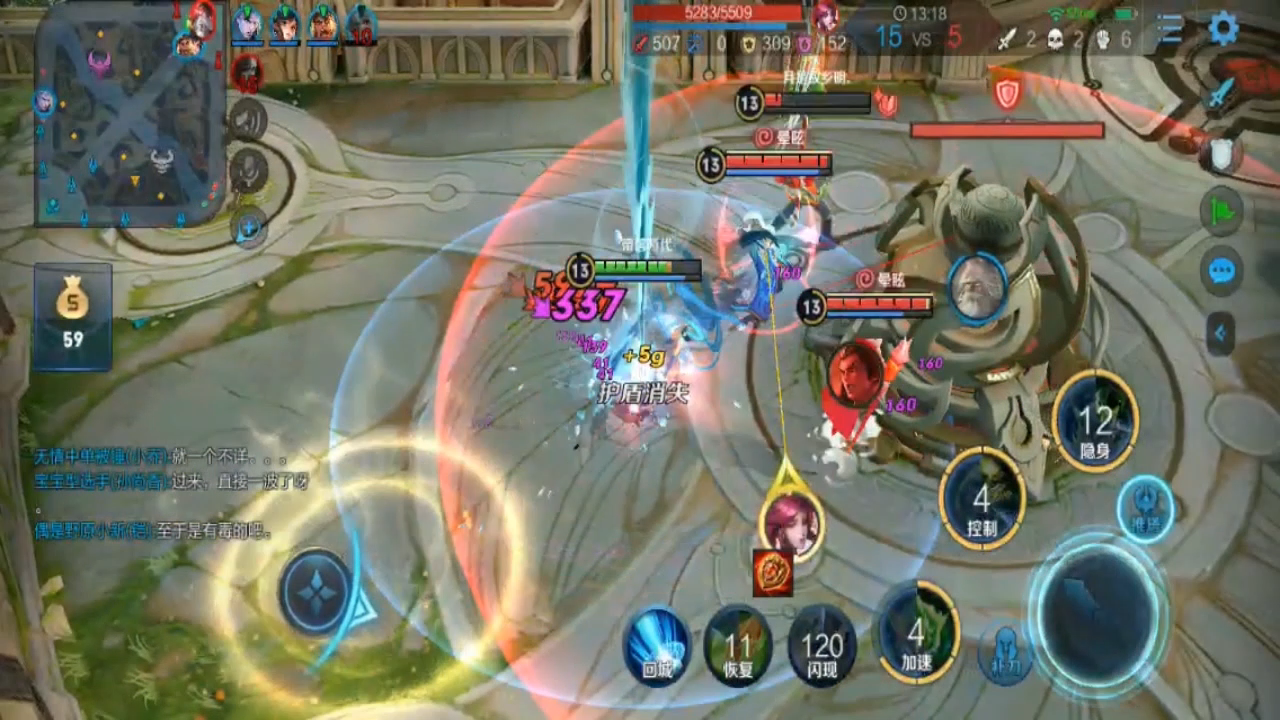Viewport: 1280px width, 720px height.
Task: Cast the 隐身 stealth skill
Action: pyautogui.click(x=1095, y=421)
